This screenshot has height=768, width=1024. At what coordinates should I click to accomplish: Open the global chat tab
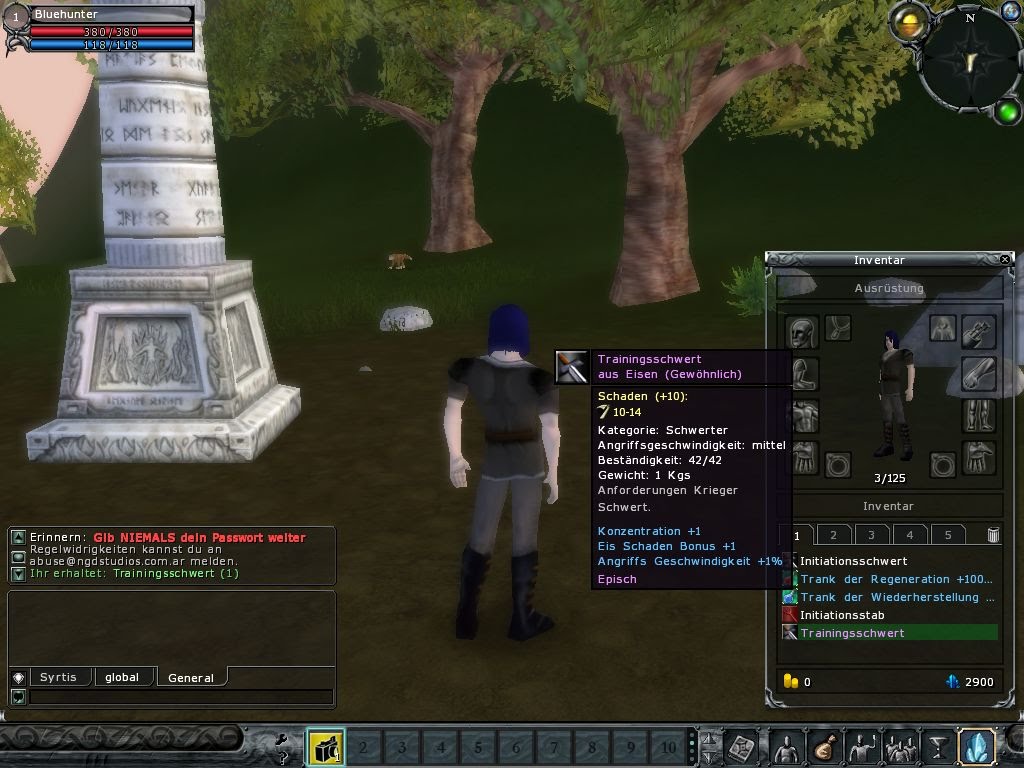[122, 677]
